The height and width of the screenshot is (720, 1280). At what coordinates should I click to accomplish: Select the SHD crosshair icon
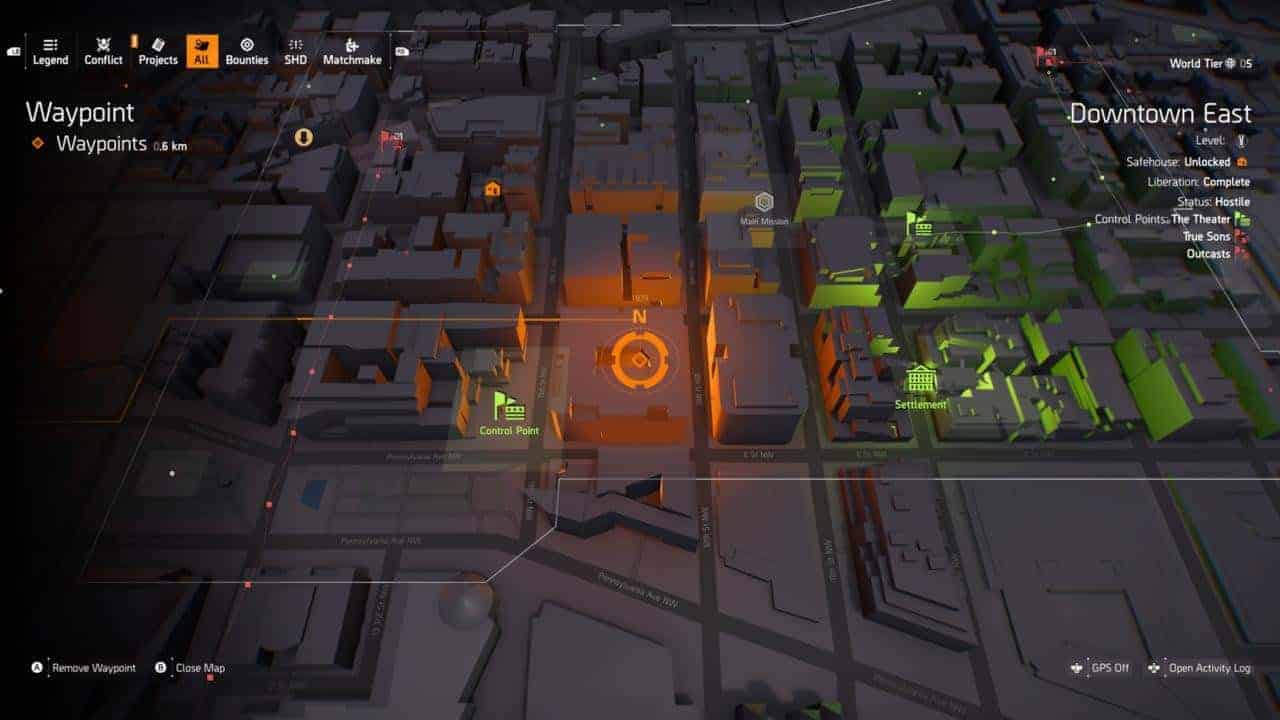(293, 50)
